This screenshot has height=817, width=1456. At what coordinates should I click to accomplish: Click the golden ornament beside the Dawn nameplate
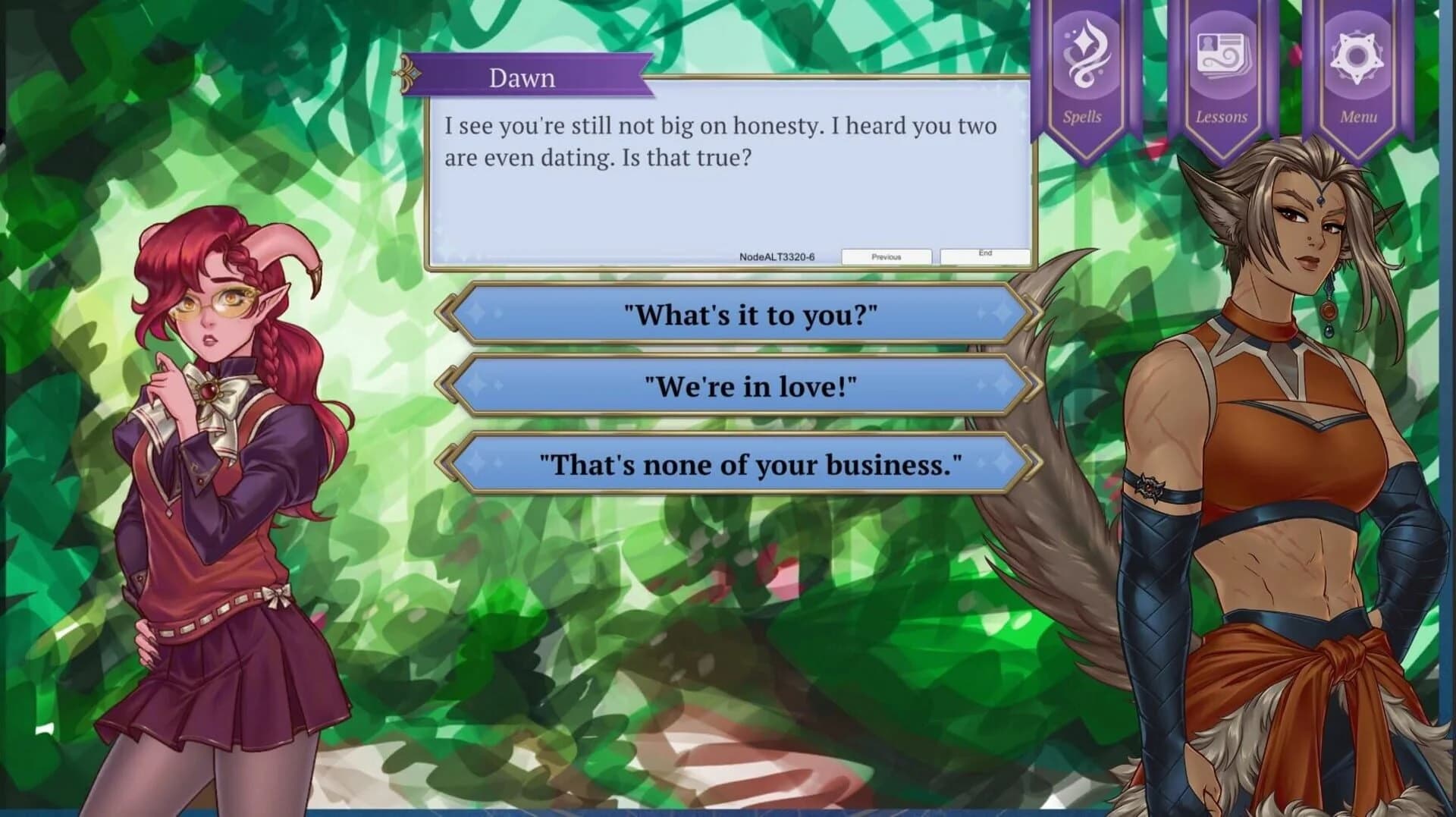tap(407, 74)
